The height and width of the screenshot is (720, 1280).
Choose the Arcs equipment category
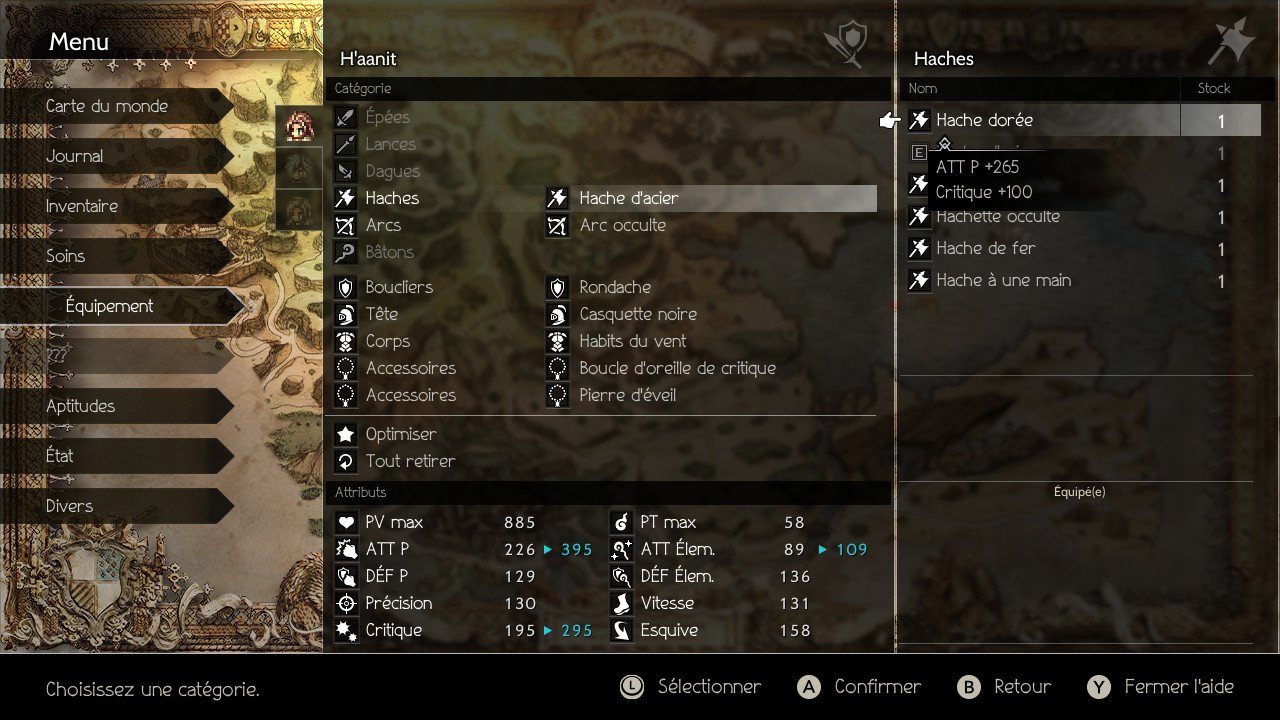(383, 225)
